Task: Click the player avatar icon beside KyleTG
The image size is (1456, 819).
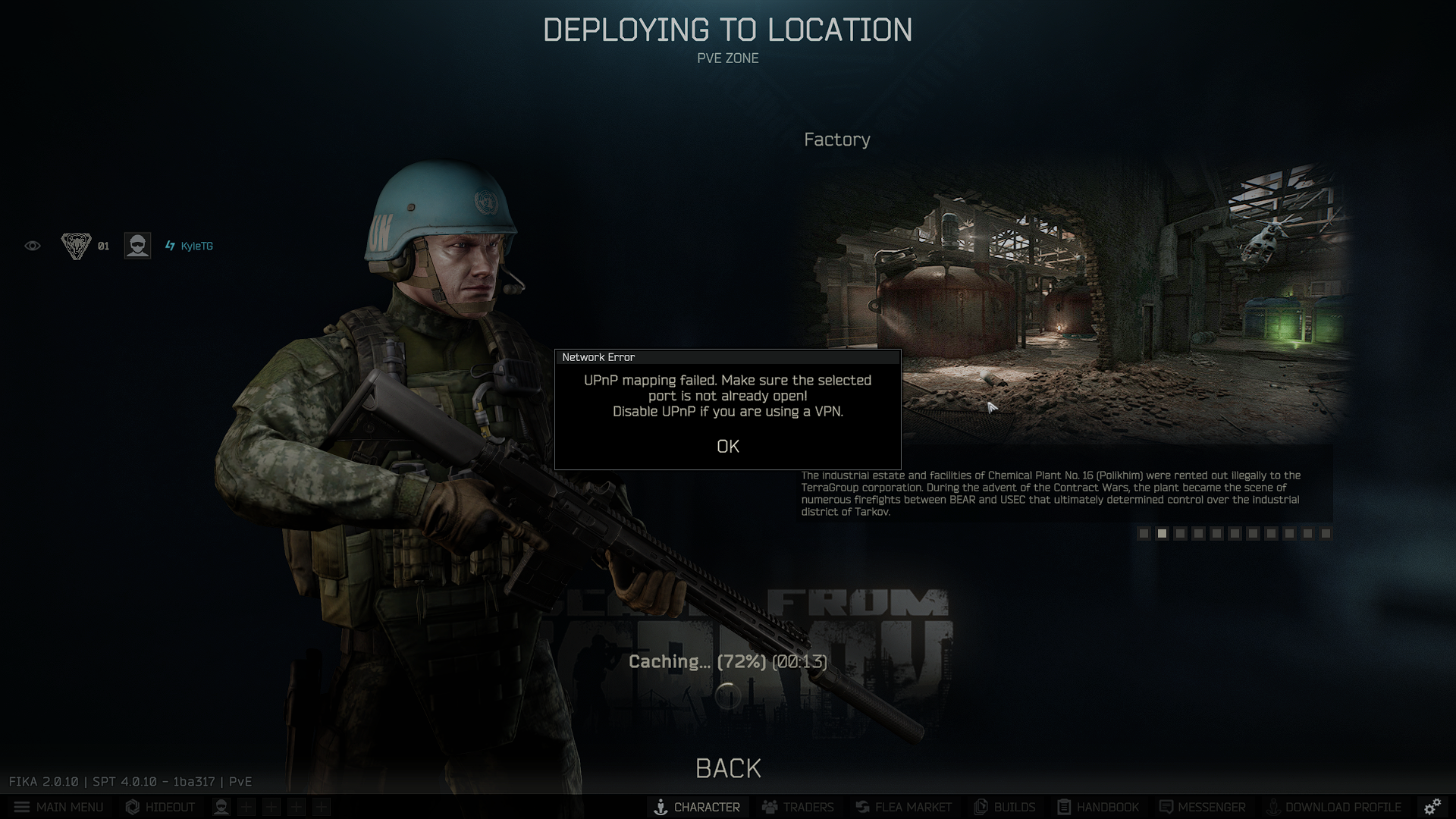Action: [x=137, y=246]
